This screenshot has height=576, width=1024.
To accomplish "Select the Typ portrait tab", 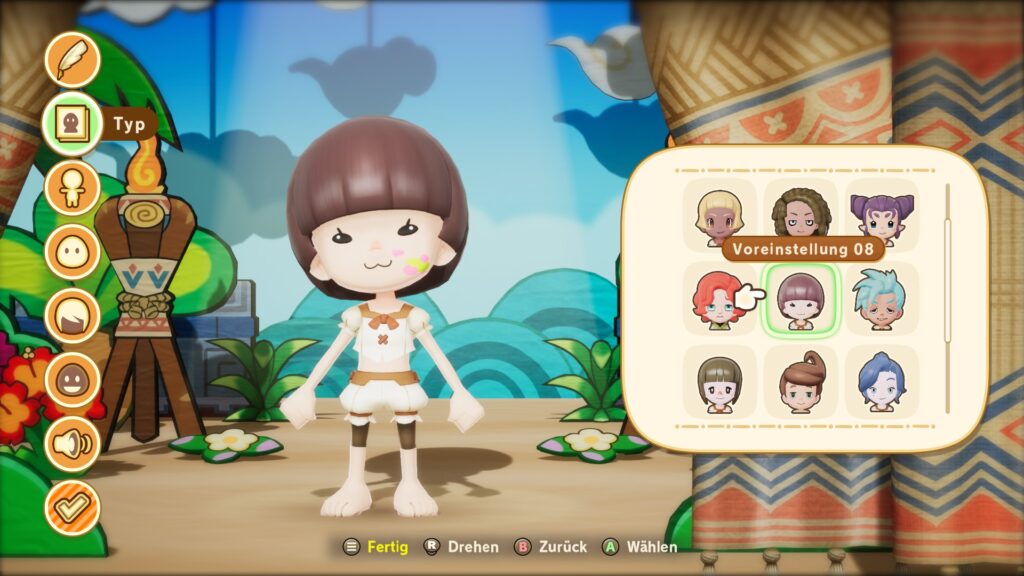I will point(72,124).
